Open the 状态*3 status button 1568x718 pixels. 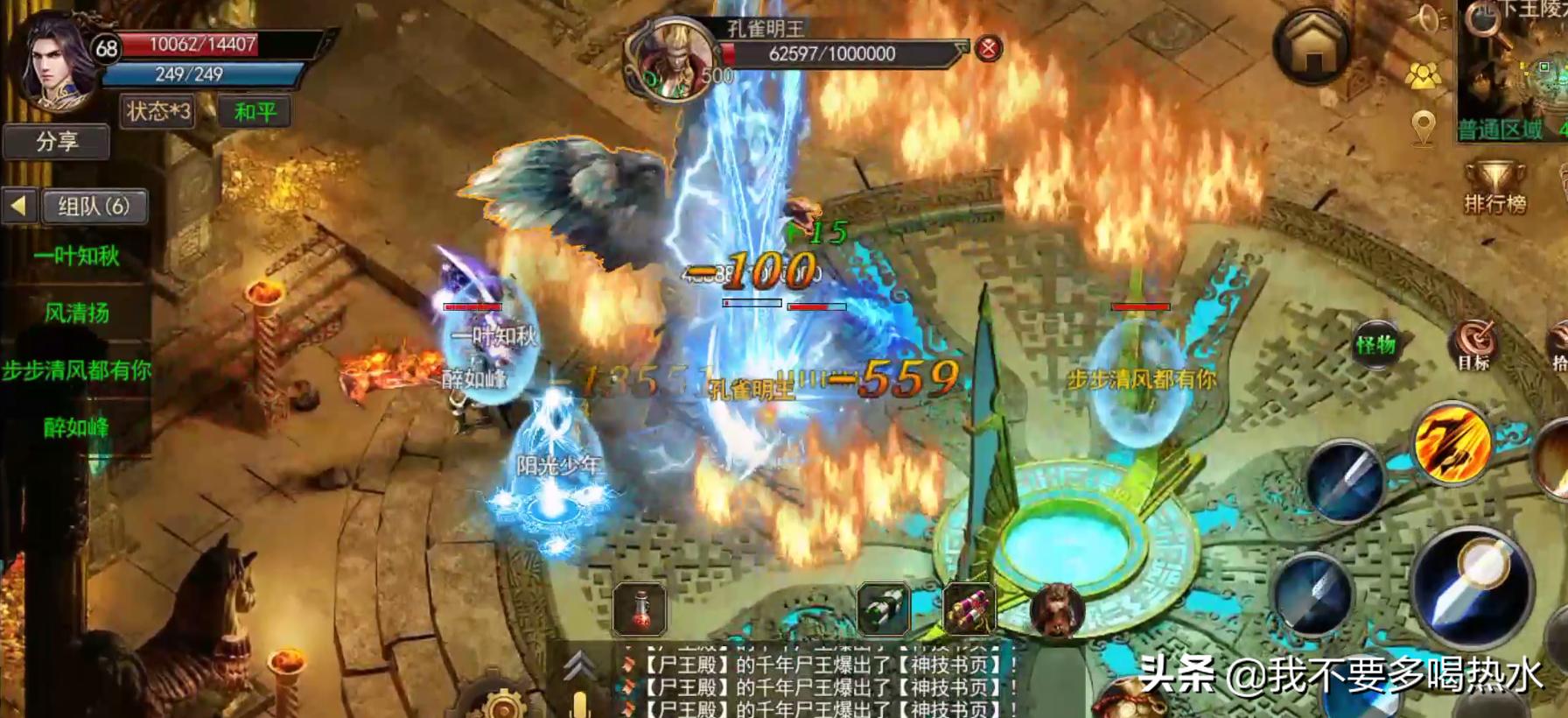[157, 111]
